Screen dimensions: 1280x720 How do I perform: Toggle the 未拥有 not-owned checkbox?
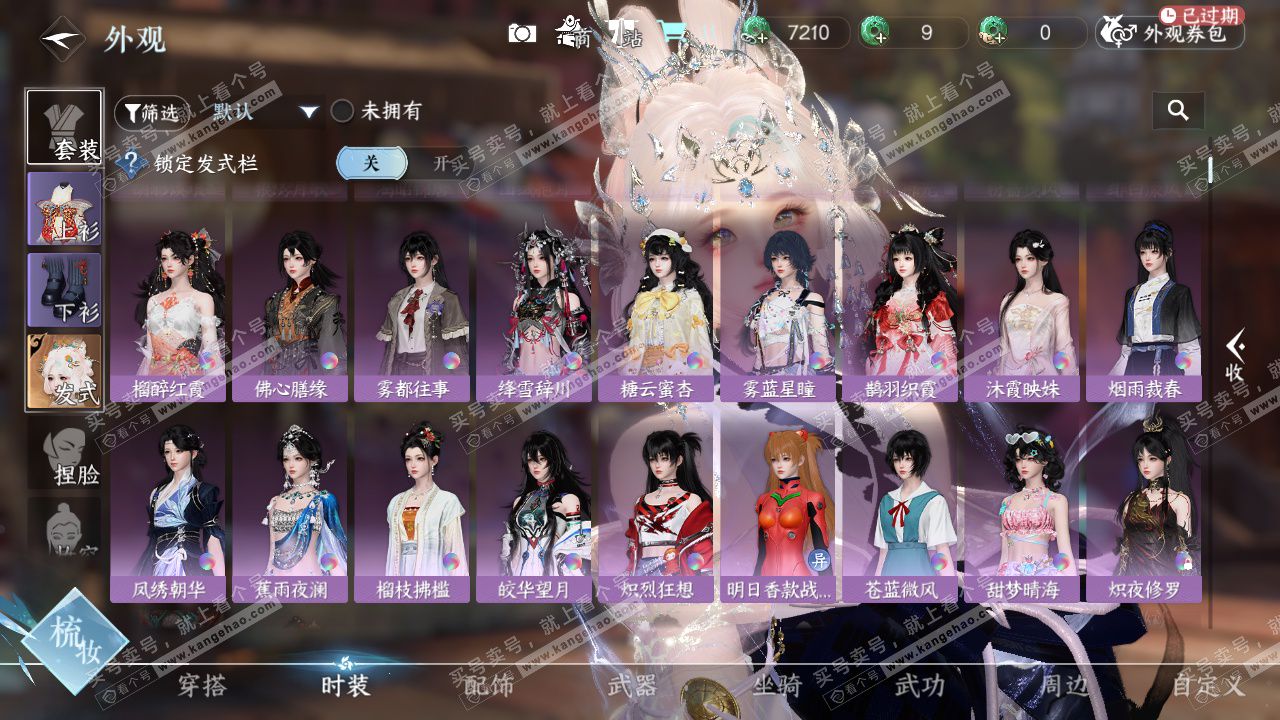point(343,112)
